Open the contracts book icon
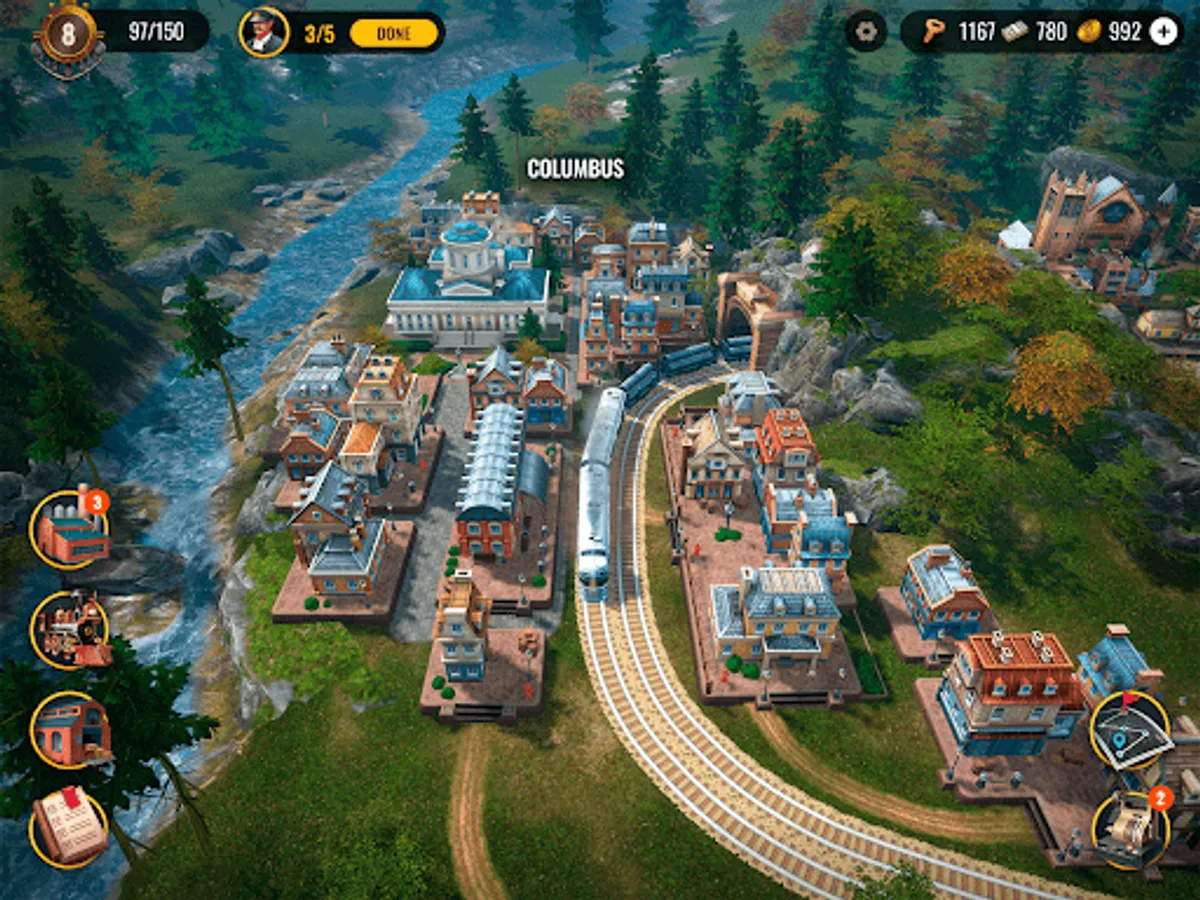1200x900 pixels. tap(70, 828)
